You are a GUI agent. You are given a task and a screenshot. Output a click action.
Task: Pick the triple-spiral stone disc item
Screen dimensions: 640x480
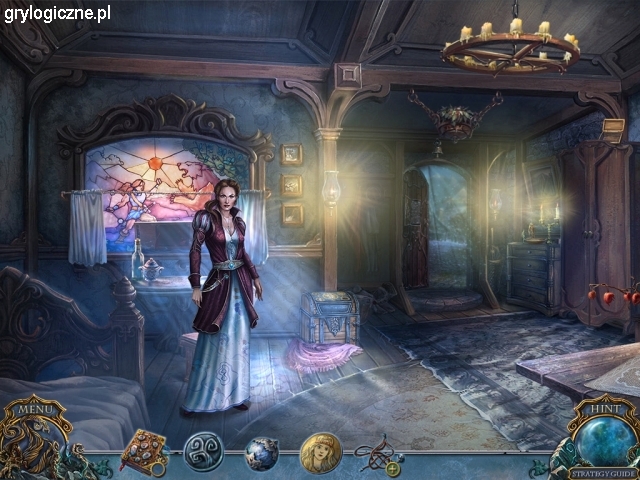(203, 453)
